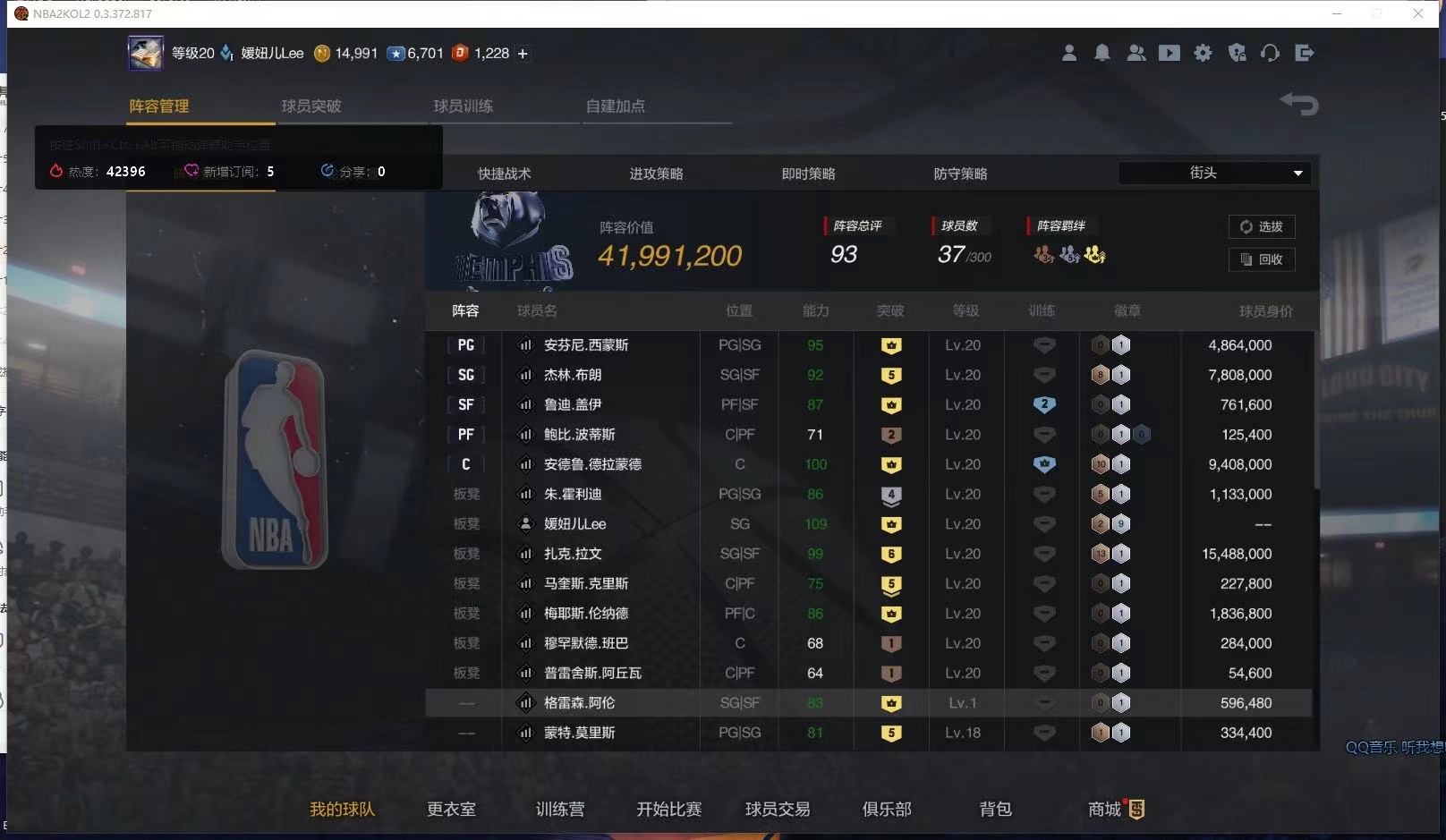This screenshot has width=1446, height=840.
Task: Click the logout exit icon at top right
Action: [x=1305, y=53]
